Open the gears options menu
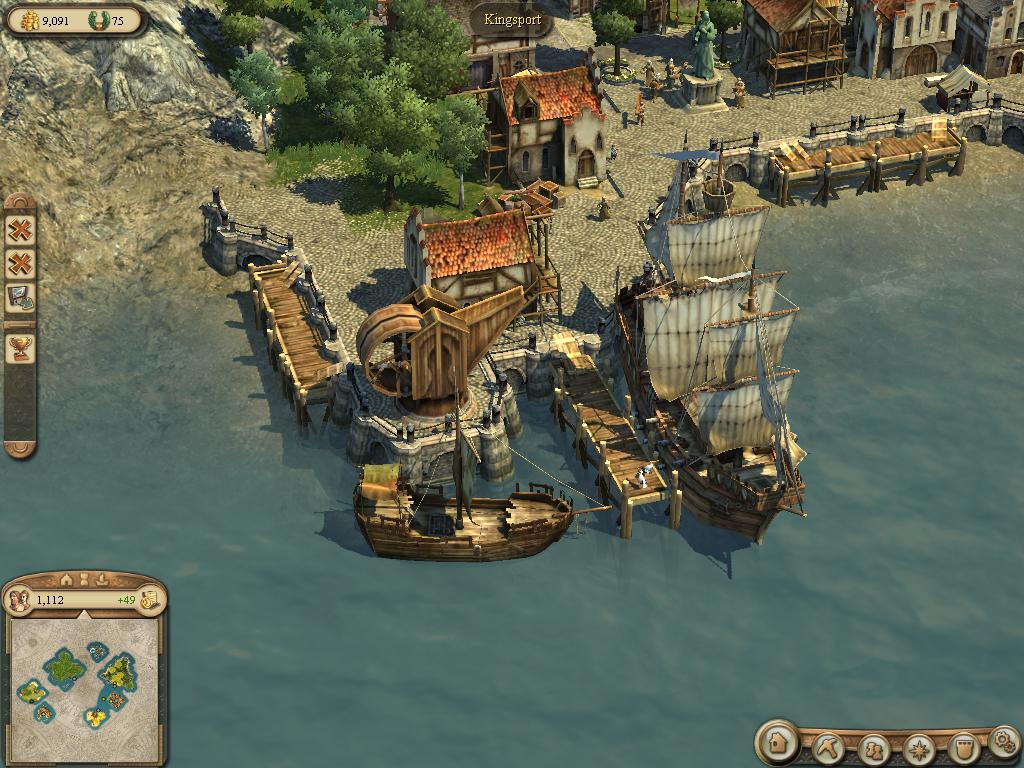The image size is (1024, 768). click(x=1002, y=741)
